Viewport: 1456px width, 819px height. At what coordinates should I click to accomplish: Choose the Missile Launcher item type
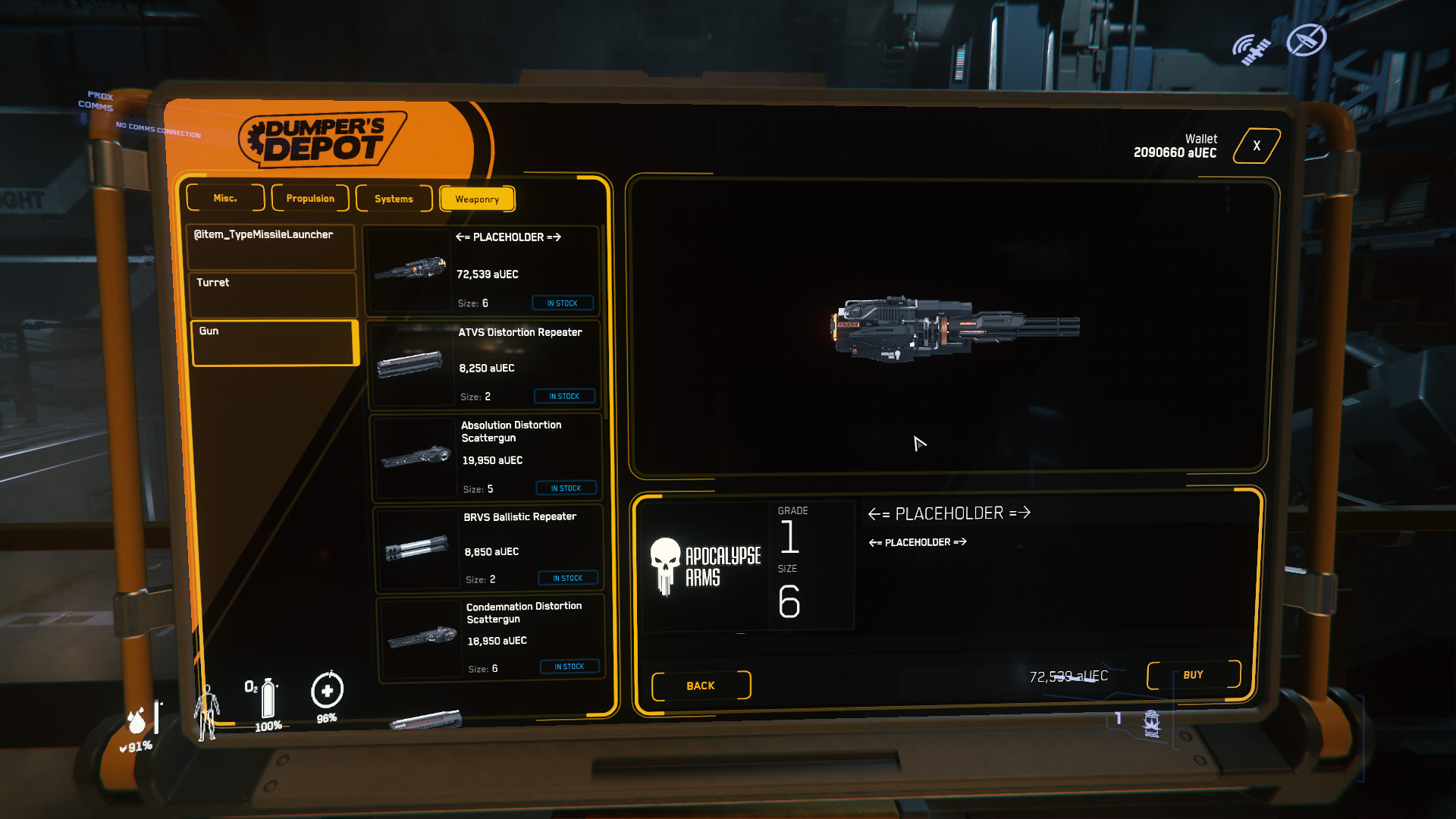coord(271,246)
